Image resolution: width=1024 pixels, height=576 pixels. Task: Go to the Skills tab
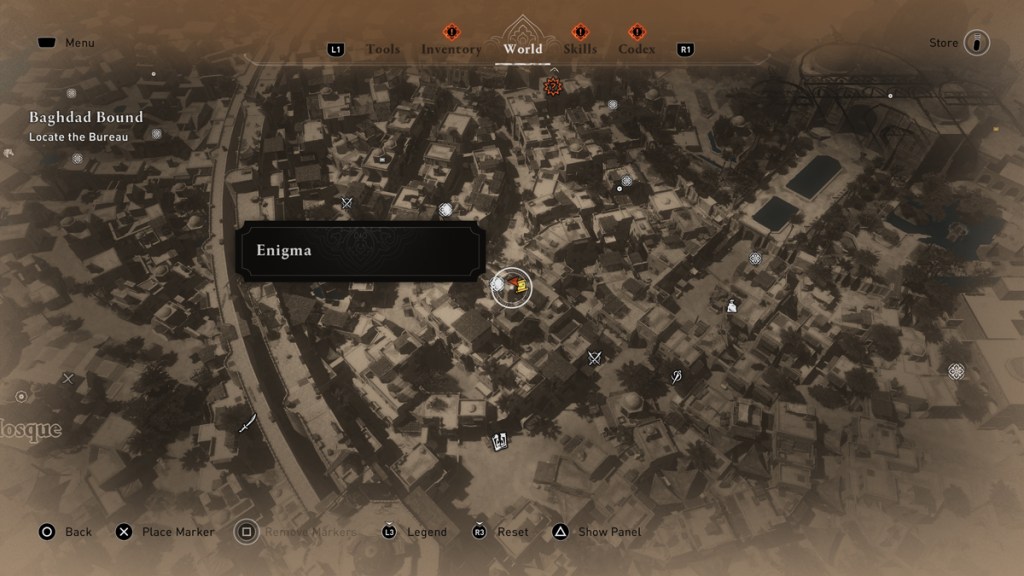tap(580, 49)
